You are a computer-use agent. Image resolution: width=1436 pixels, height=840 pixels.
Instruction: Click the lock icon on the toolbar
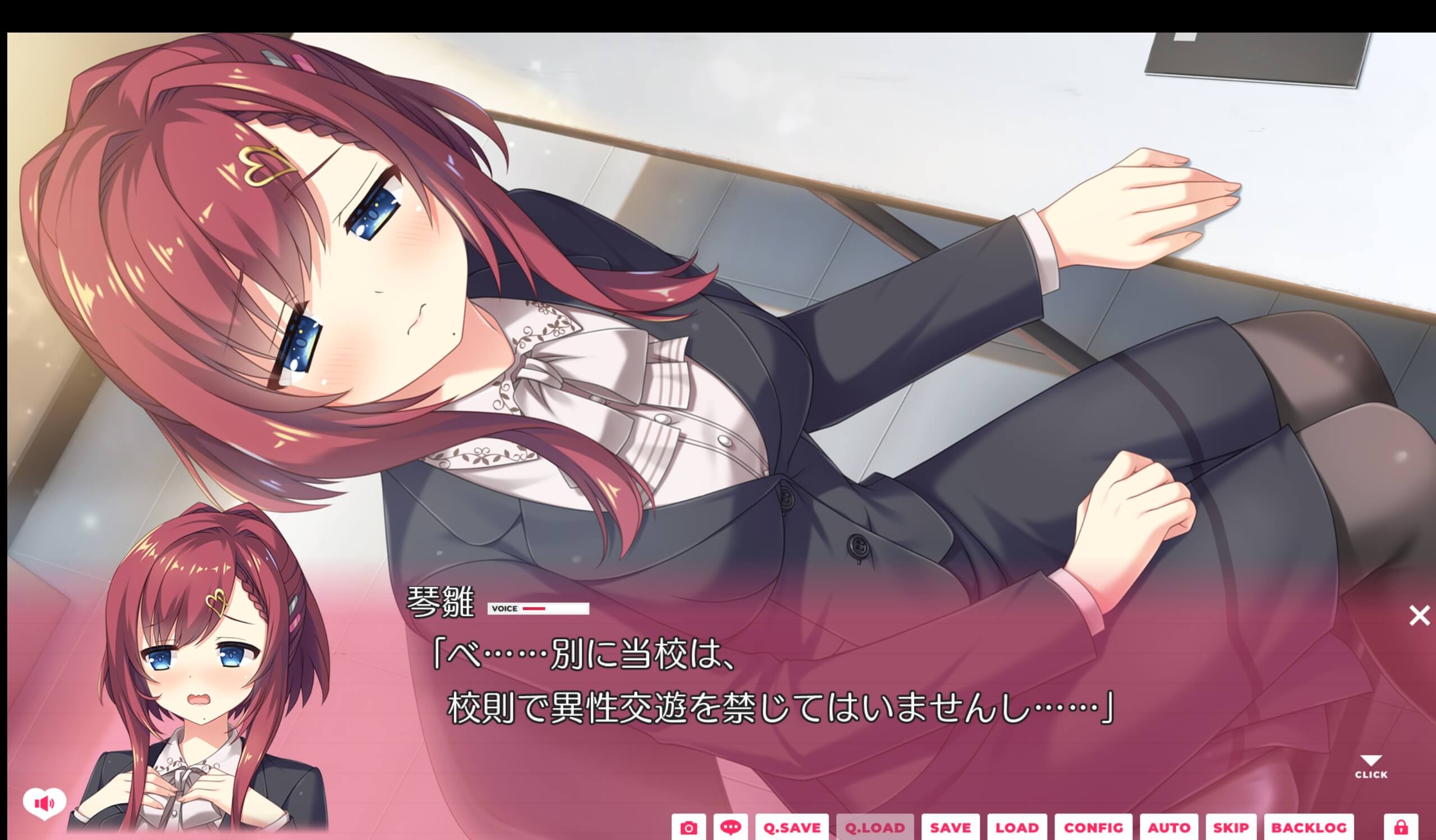pyautogui.click(x=1400, y=828)
